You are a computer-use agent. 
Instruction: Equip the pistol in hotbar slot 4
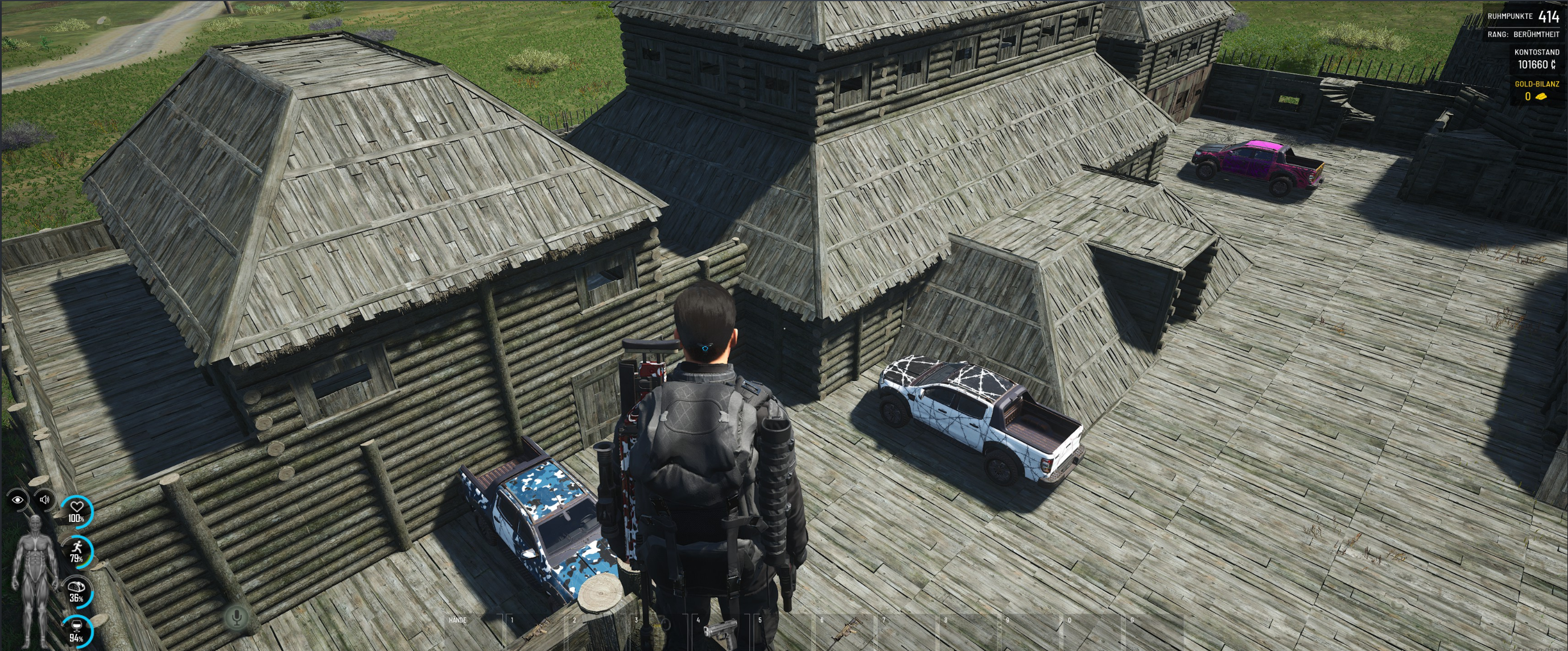tap(721, 633)
